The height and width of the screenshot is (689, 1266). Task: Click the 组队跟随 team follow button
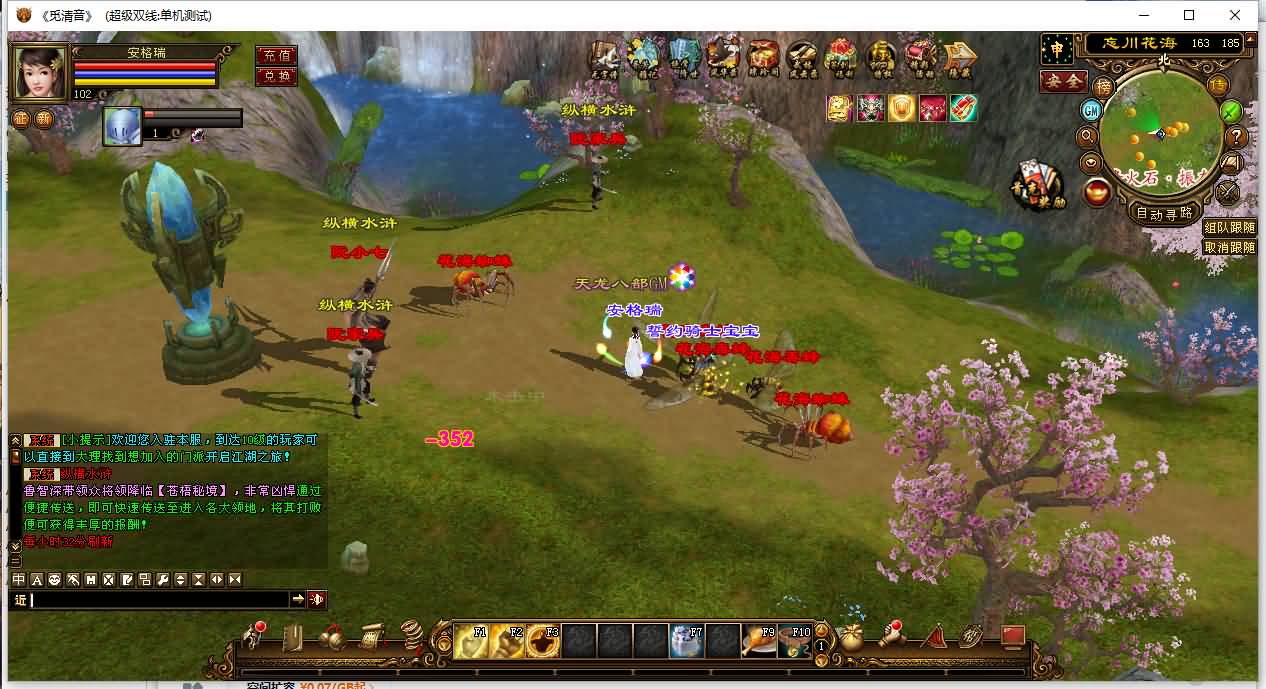(1229, 228)
